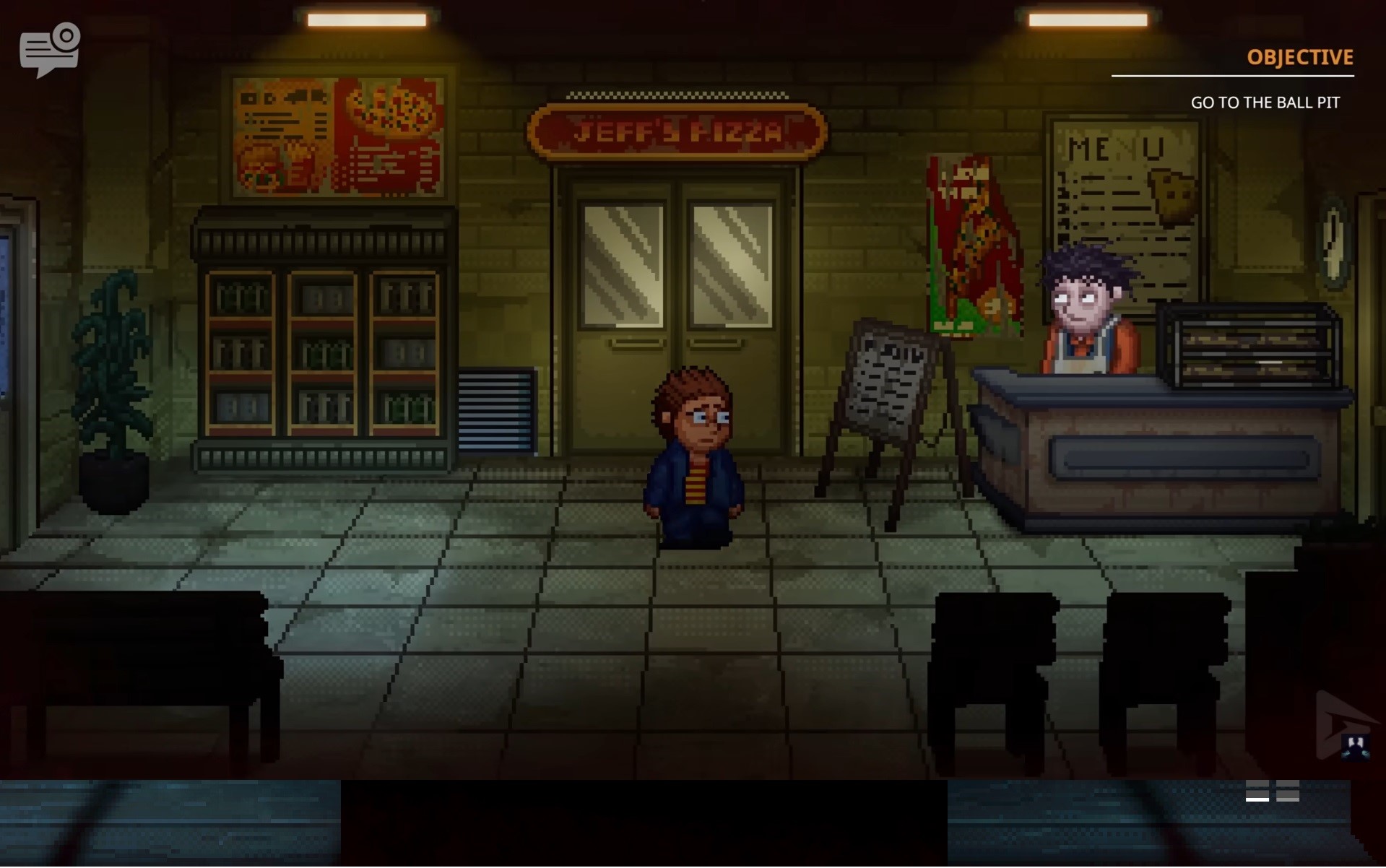Viewport: 1386px width, 868px height.
Task: Click the OBJECTIVE header text
Action: [1299, 58]
